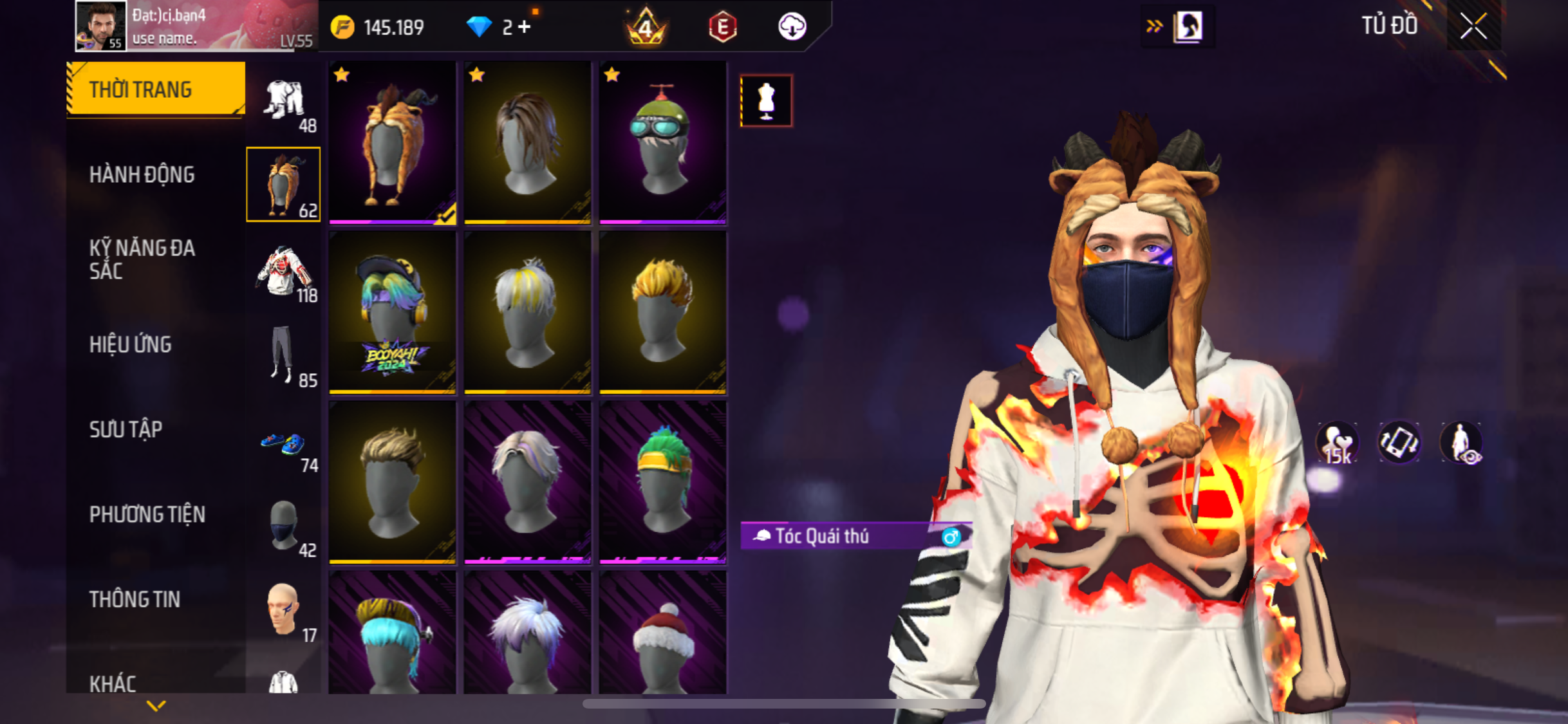This screenshot has height=724, width=1568.
Task: Switch to PHƯƠNG TIỆN tab
Action: [147, 514]
